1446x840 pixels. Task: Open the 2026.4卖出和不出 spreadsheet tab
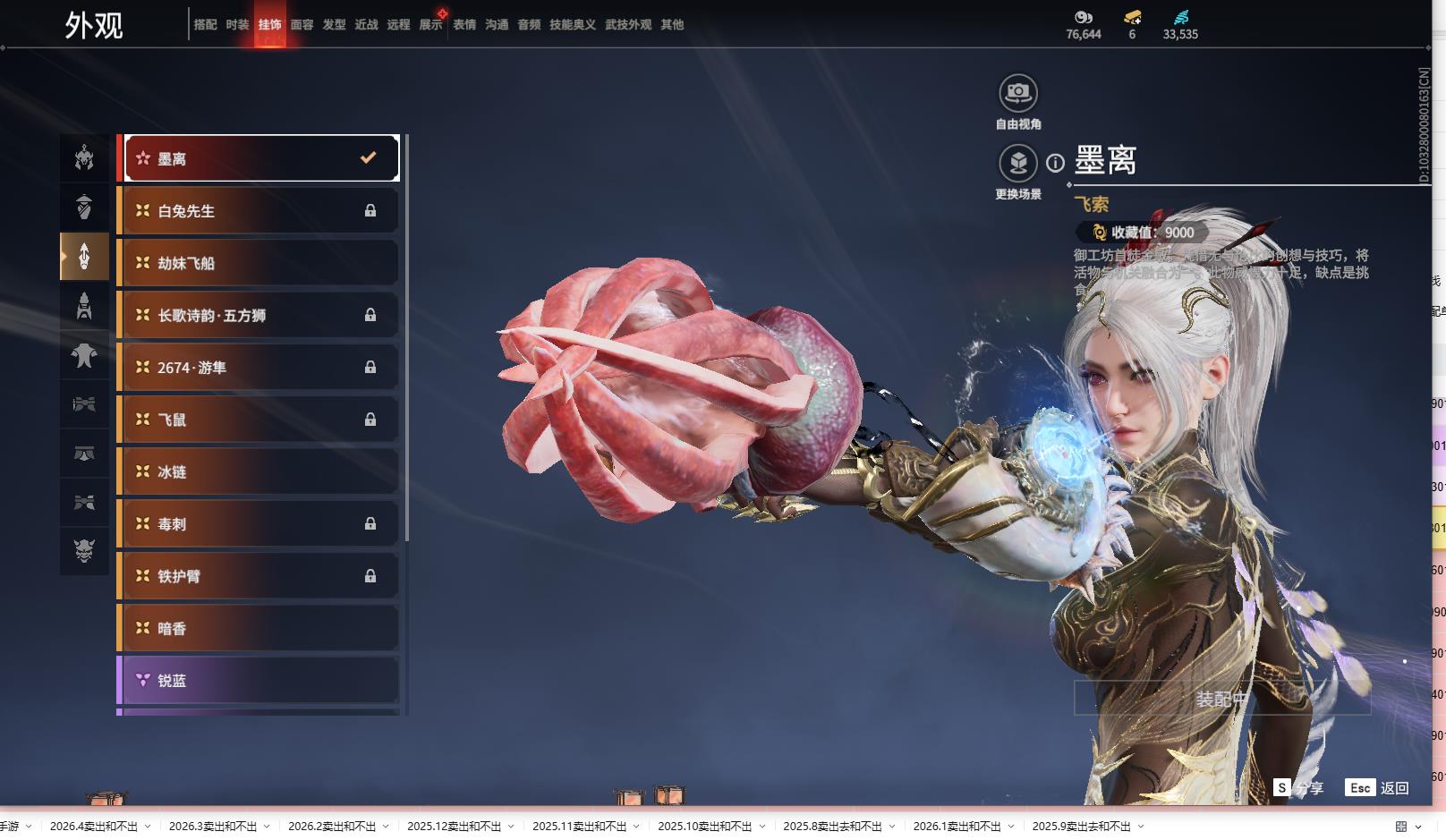tap(94, 827)
